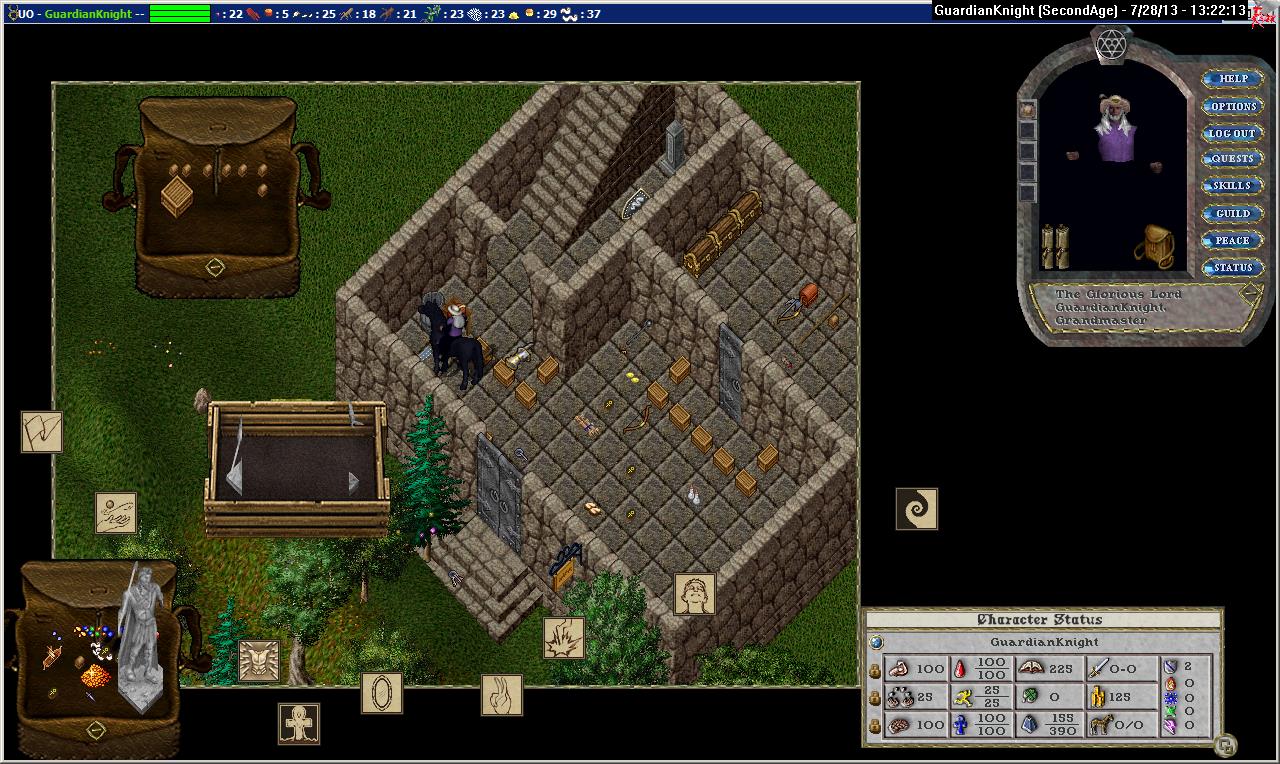Cast the ankh cross spell icon
Viewport: 1280px width, 764px height.
pyautogui.click(x=298, y=724)
